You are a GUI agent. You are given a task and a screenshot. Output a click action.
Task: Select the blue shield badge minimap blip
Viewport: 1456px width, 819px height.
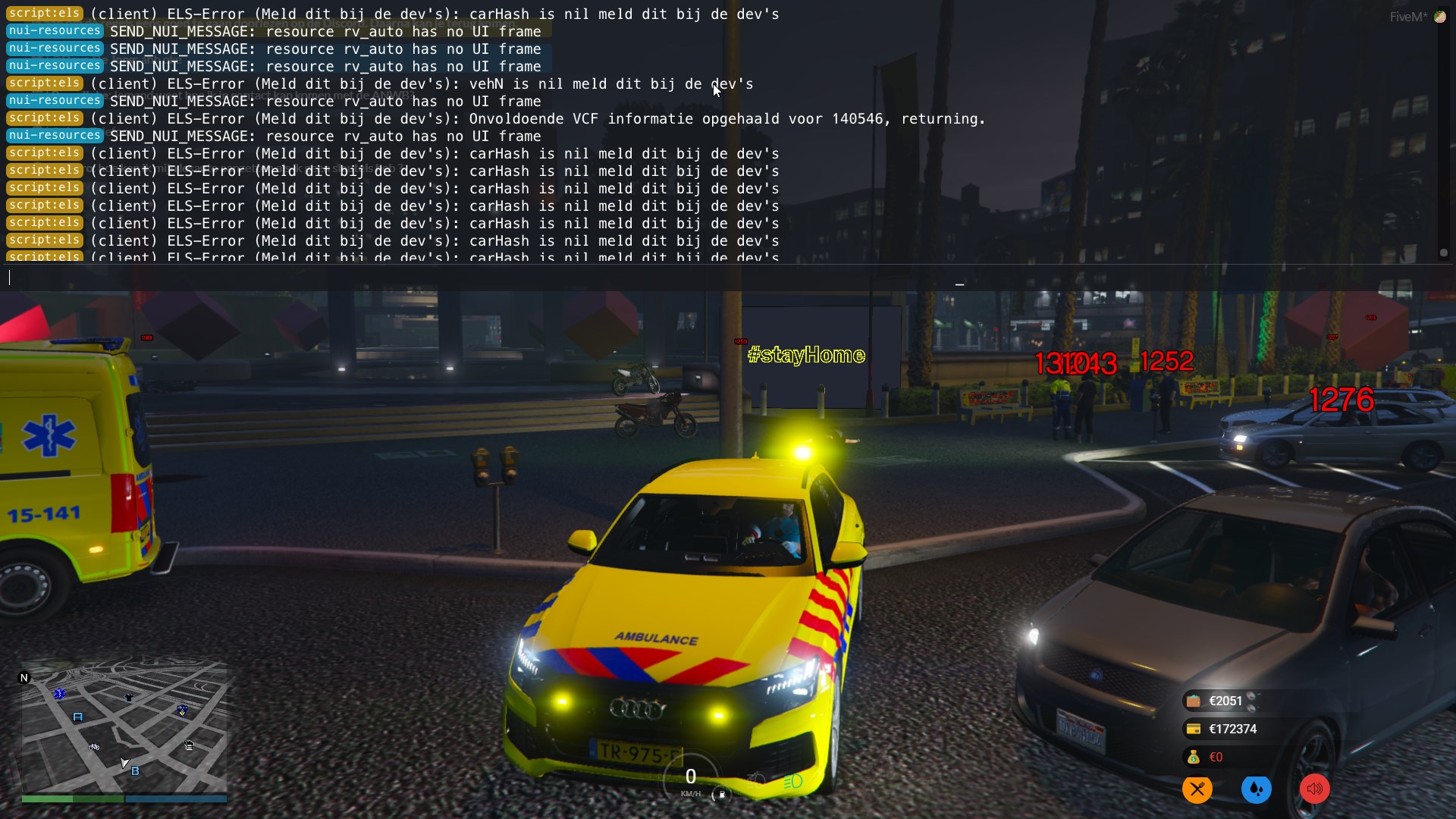182,711
